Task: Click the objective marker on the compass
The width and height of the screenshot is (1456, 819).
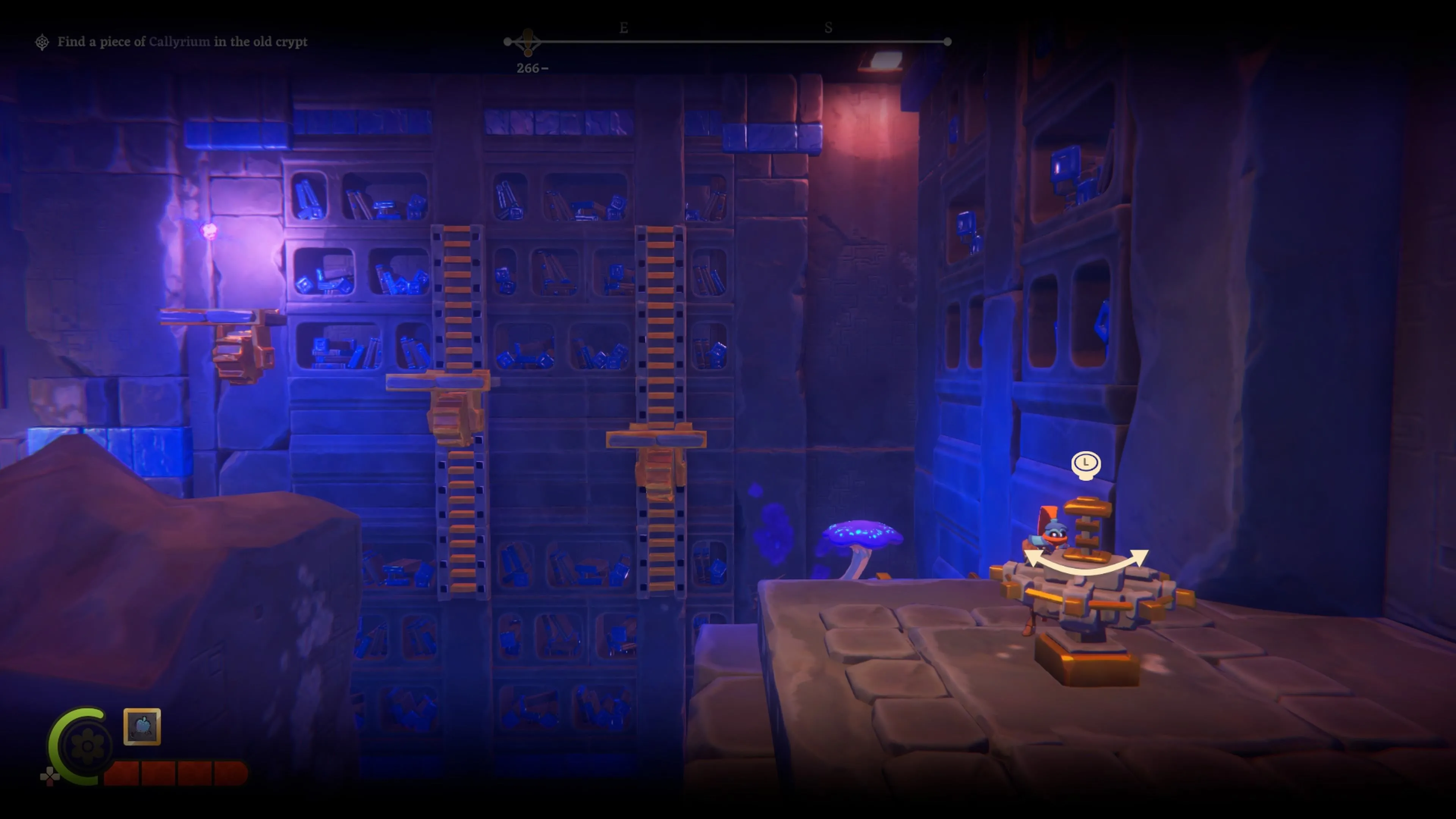Action: point(528,42)
